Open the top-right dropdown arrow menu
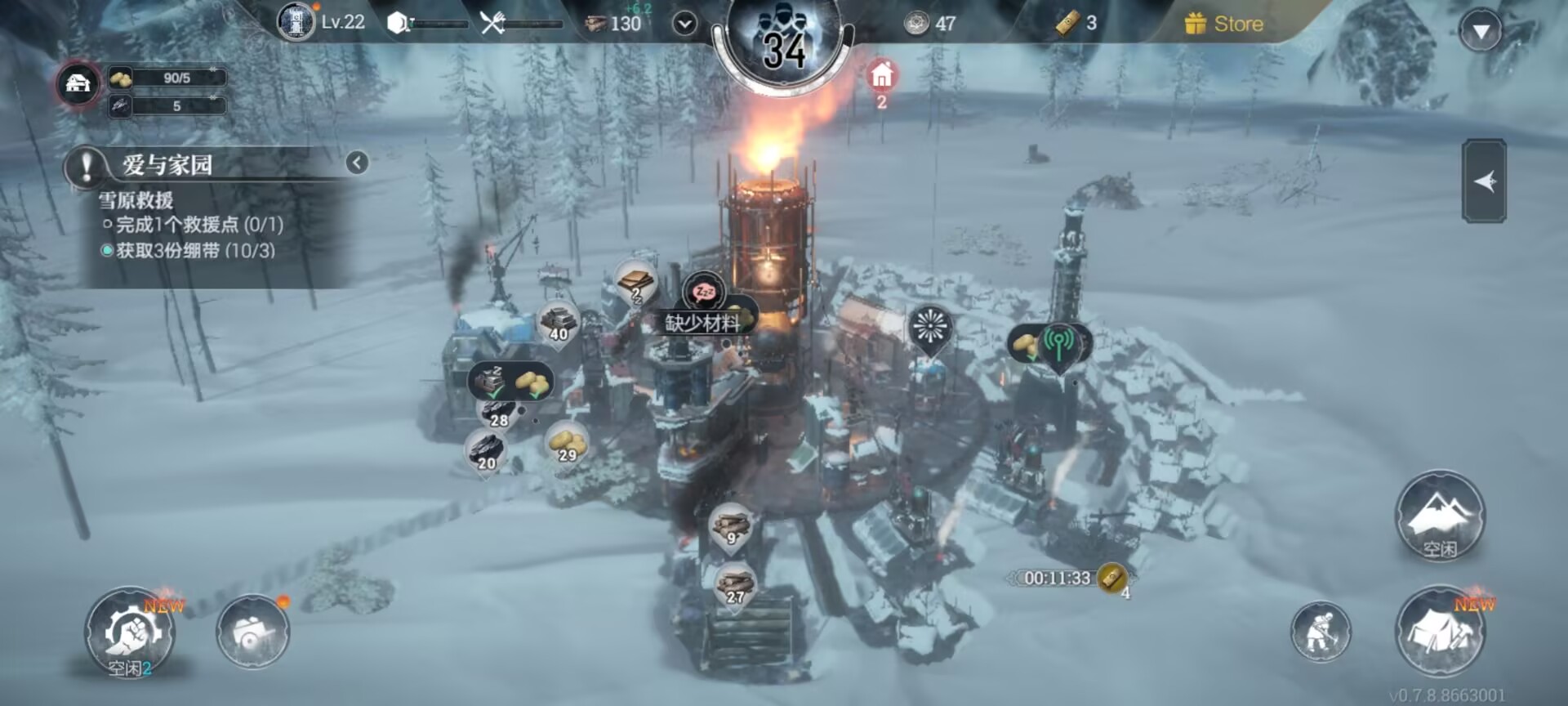This screenshot has height=706, width=1568. [x=1480, y=32]
